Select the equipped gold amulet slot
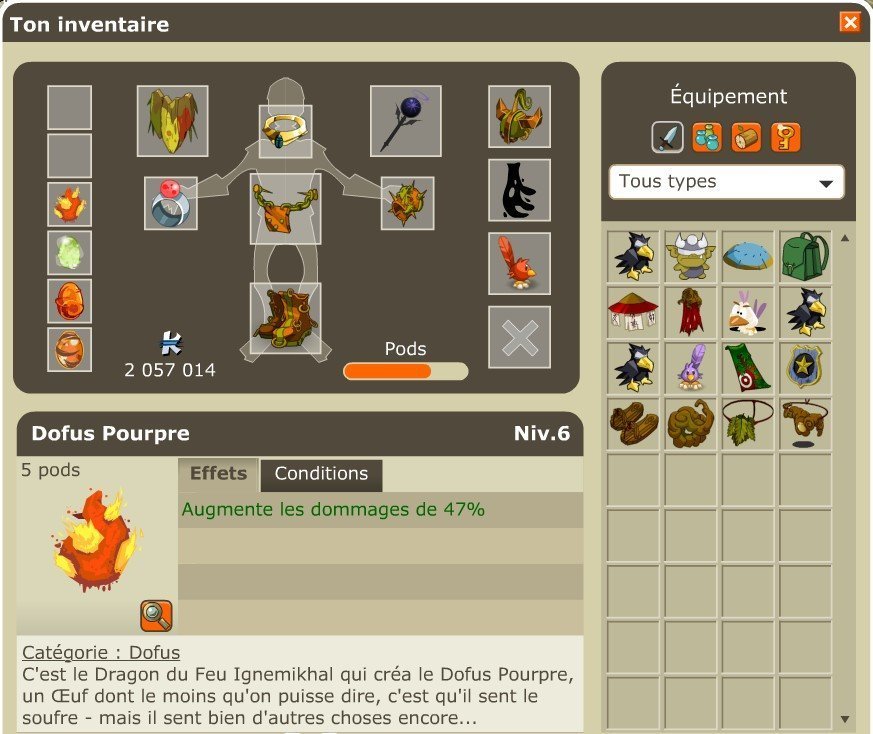Image resolution: width=873 pixels, height=734 pixels. point(285,130)
